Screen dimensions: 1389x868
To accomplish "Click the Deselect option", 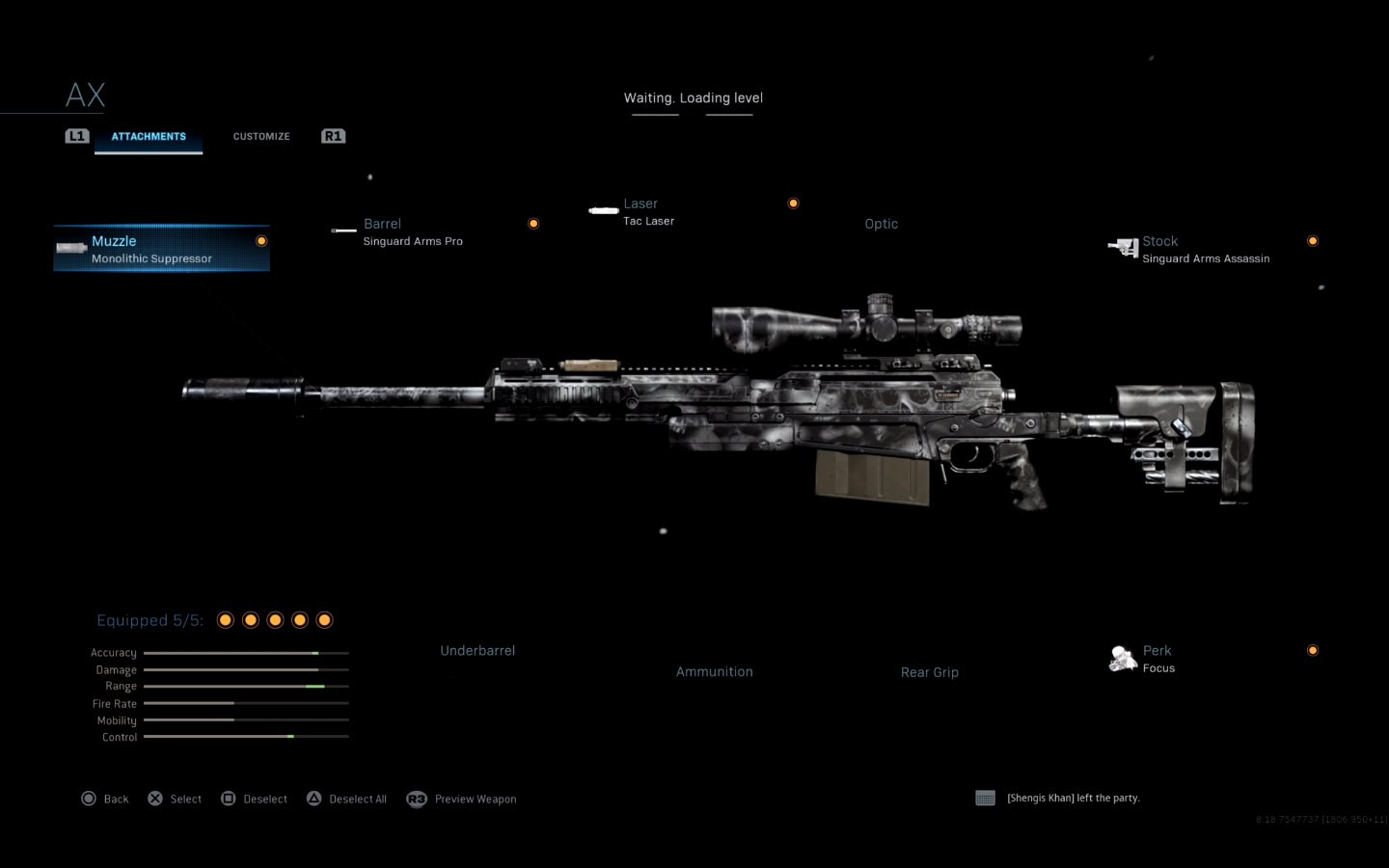I will (255, 799).
